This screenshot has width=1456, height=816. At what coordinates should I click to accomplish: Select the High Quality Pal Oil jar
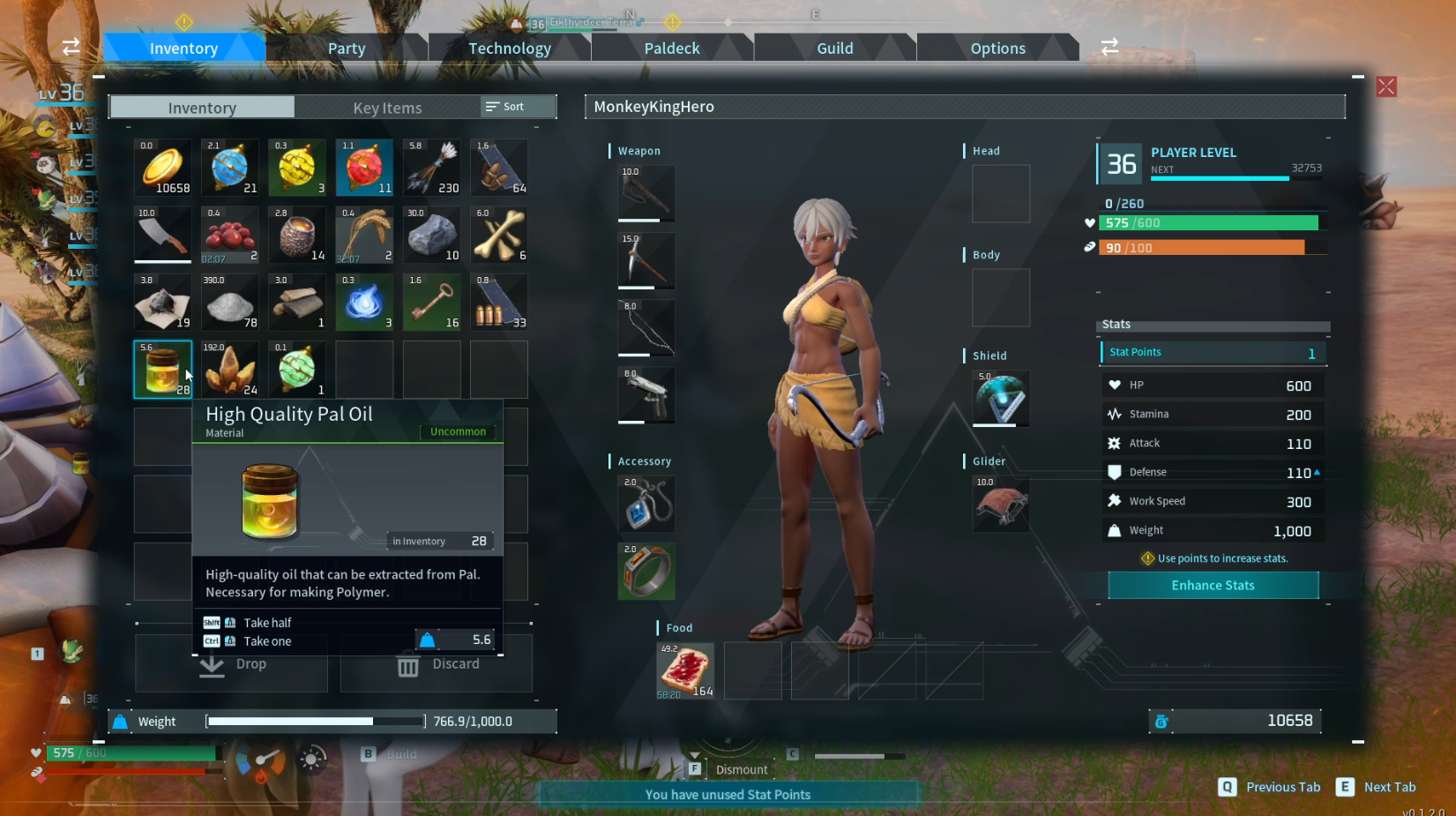[x=162, y=369]
